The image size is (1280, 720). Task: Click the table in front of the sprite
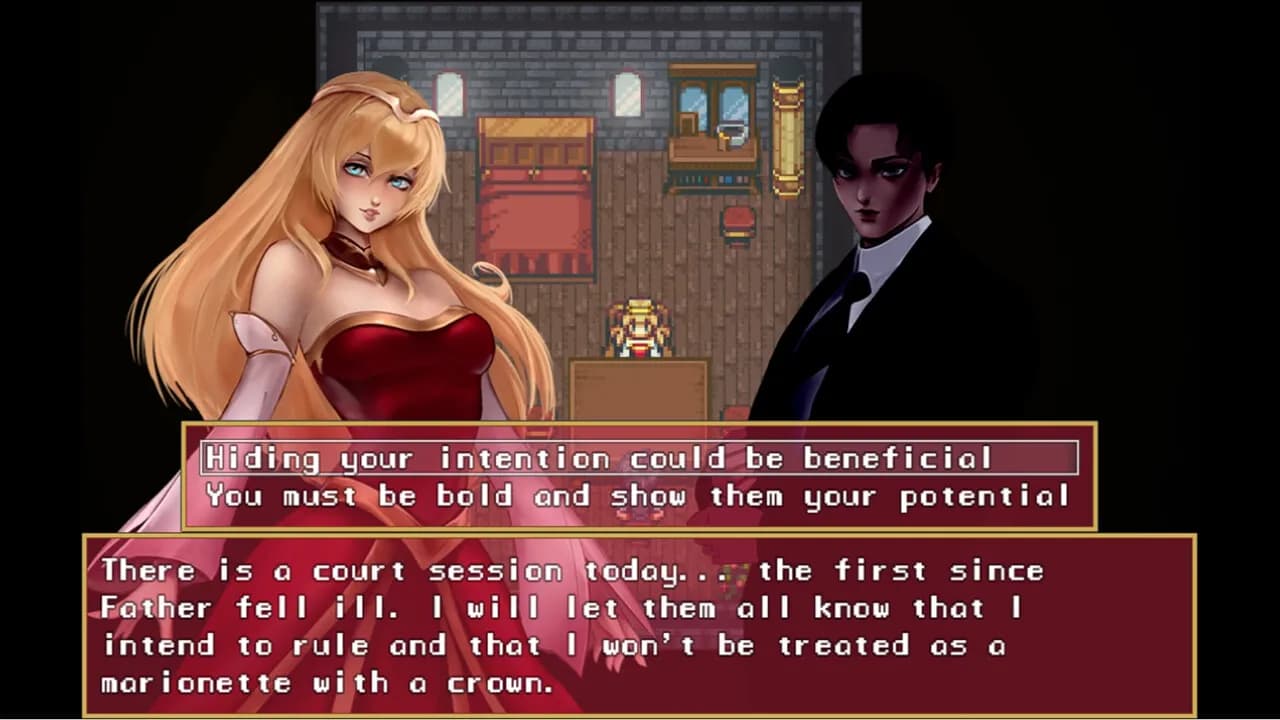click(x=638, y=390)
